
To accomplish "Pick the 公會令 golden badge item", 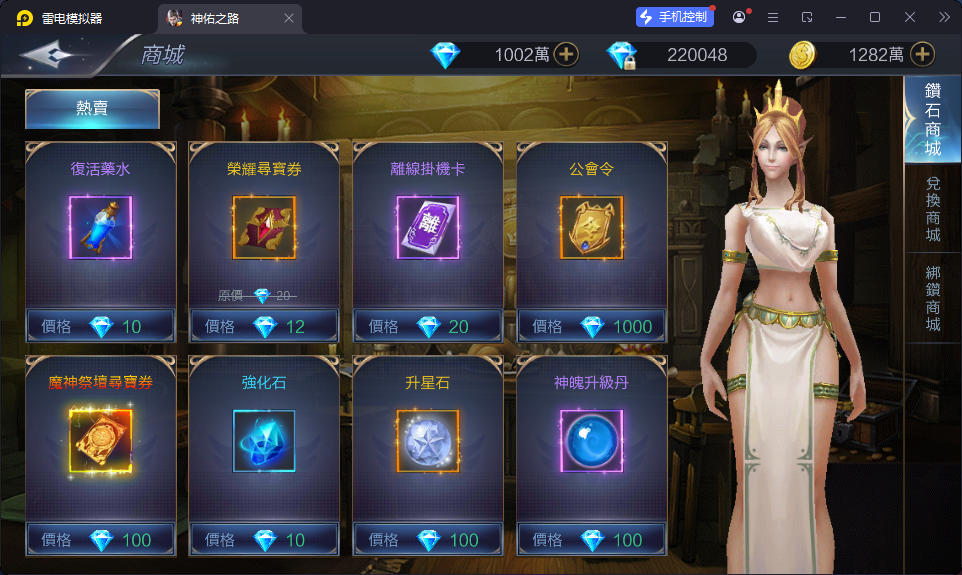I will point(592,228).
